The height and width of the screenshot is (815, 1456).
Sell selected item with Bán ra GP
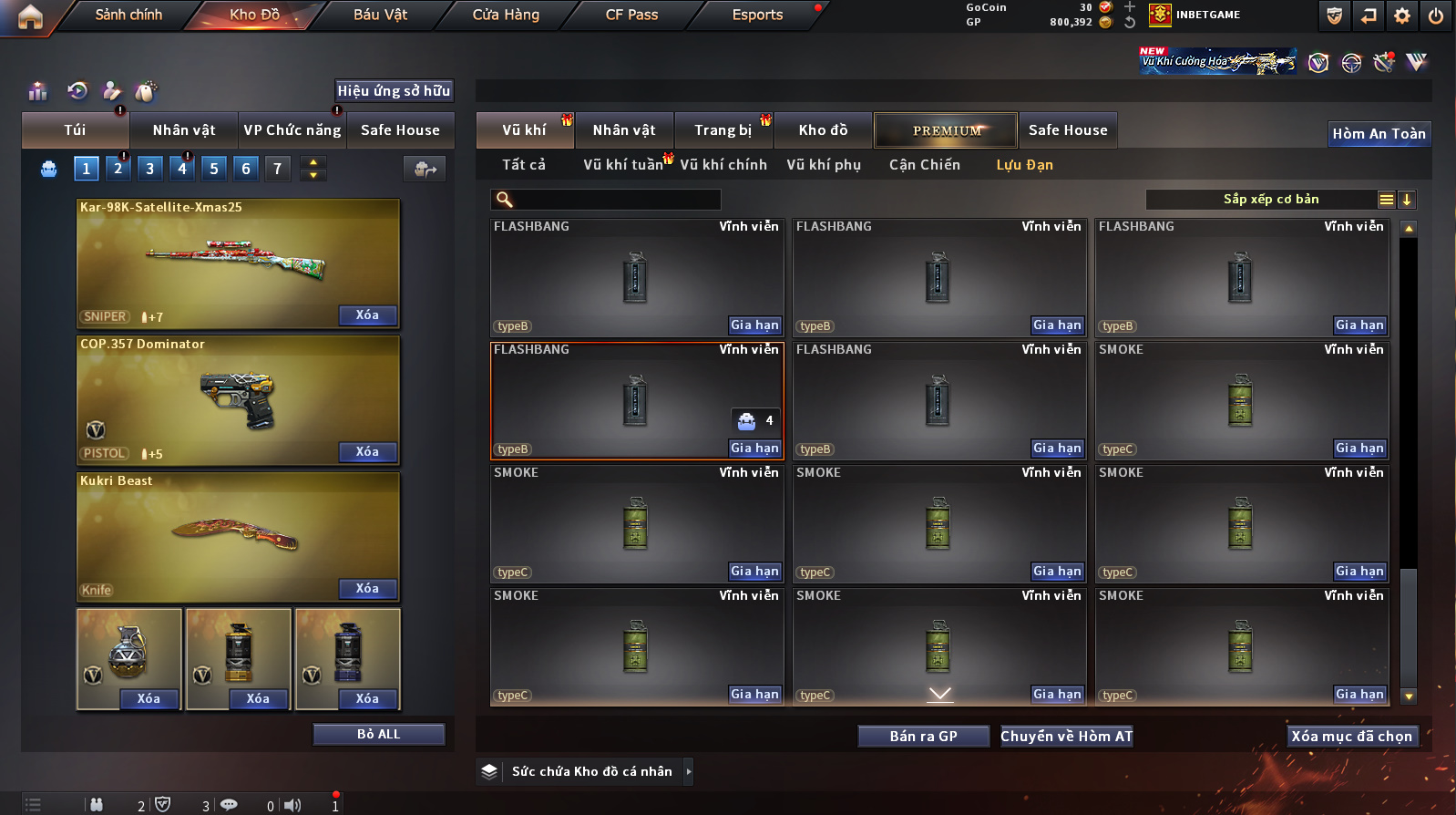923,737
